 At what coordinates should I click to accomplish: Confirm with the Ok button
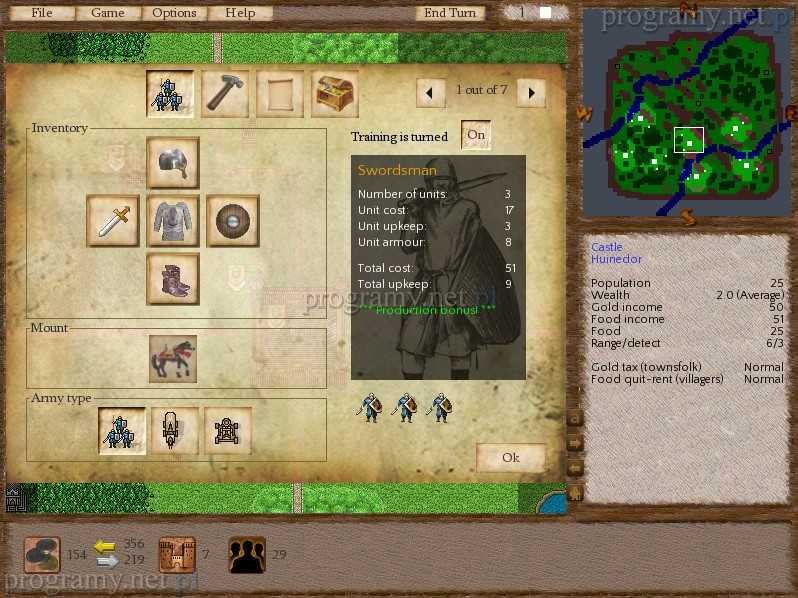click(x=511, y=458)
